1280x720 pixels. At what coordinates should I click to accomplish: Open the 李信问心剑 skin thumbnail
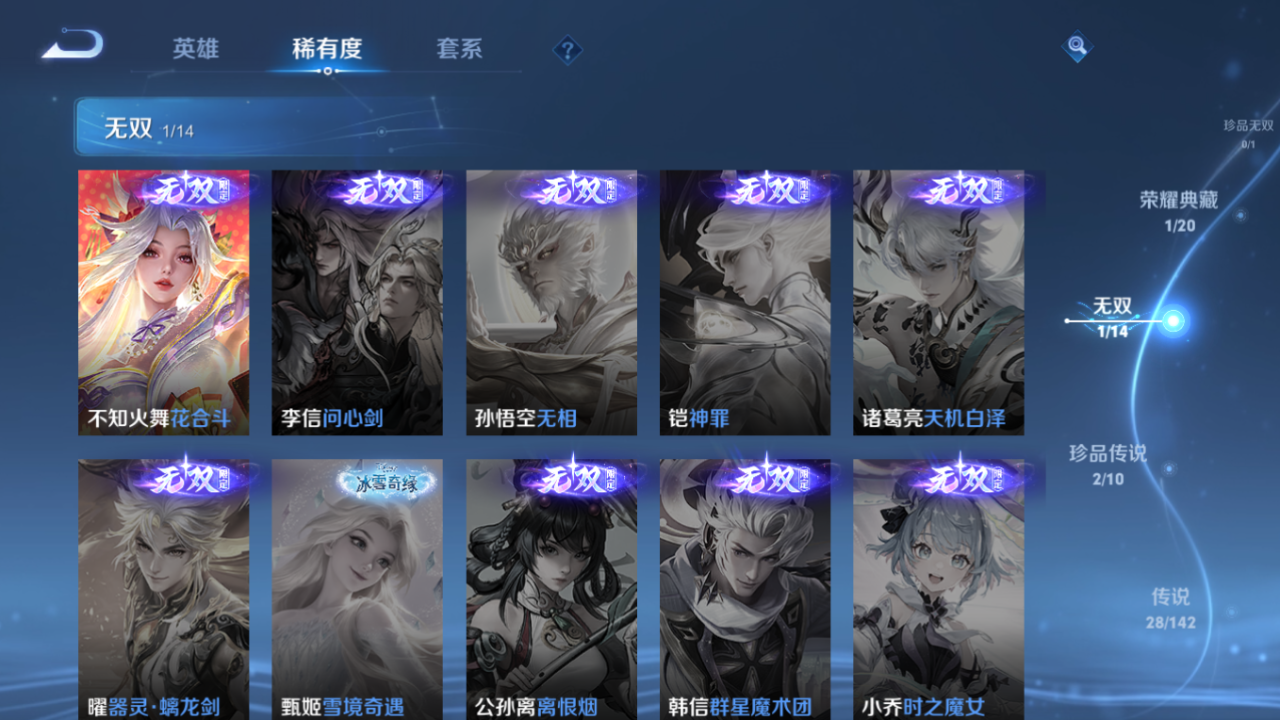click(x=356, y=300)
